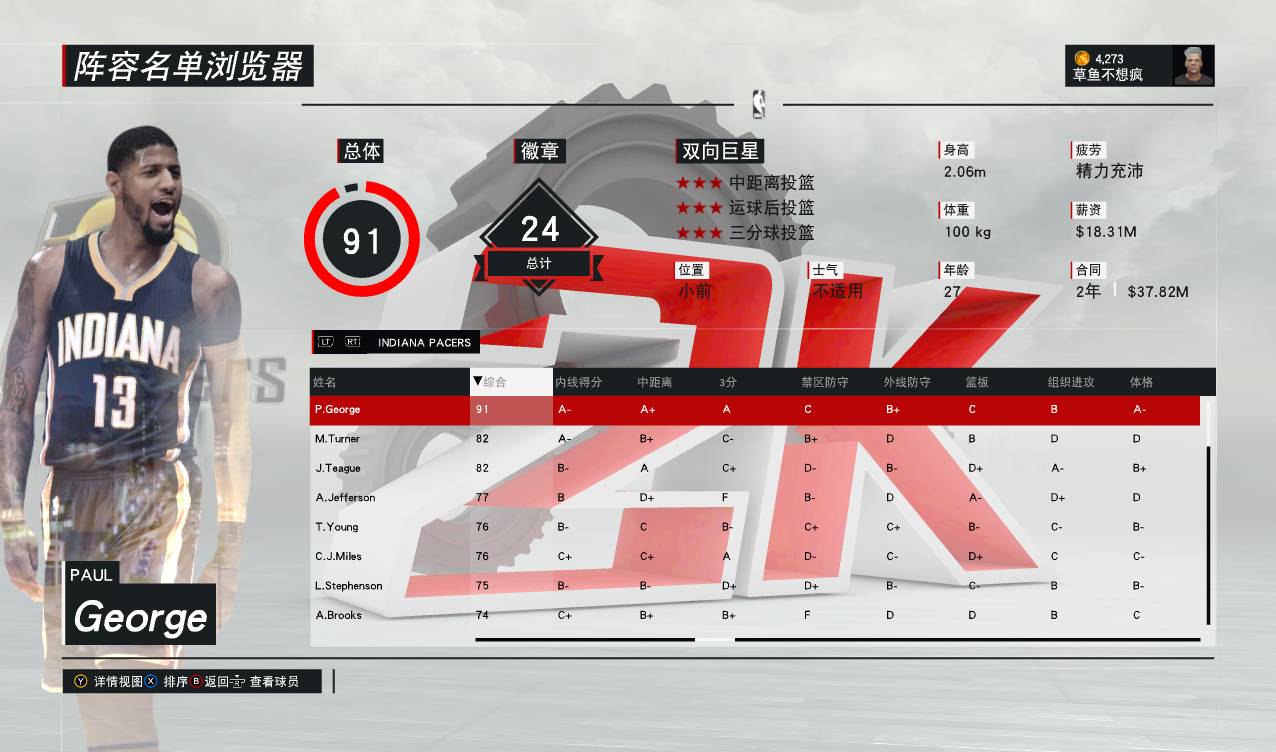The width and height of the screenshot is (1276, 752).
Task: Sort by the 禁区防守 column header
Action: (x=824, y=382)
